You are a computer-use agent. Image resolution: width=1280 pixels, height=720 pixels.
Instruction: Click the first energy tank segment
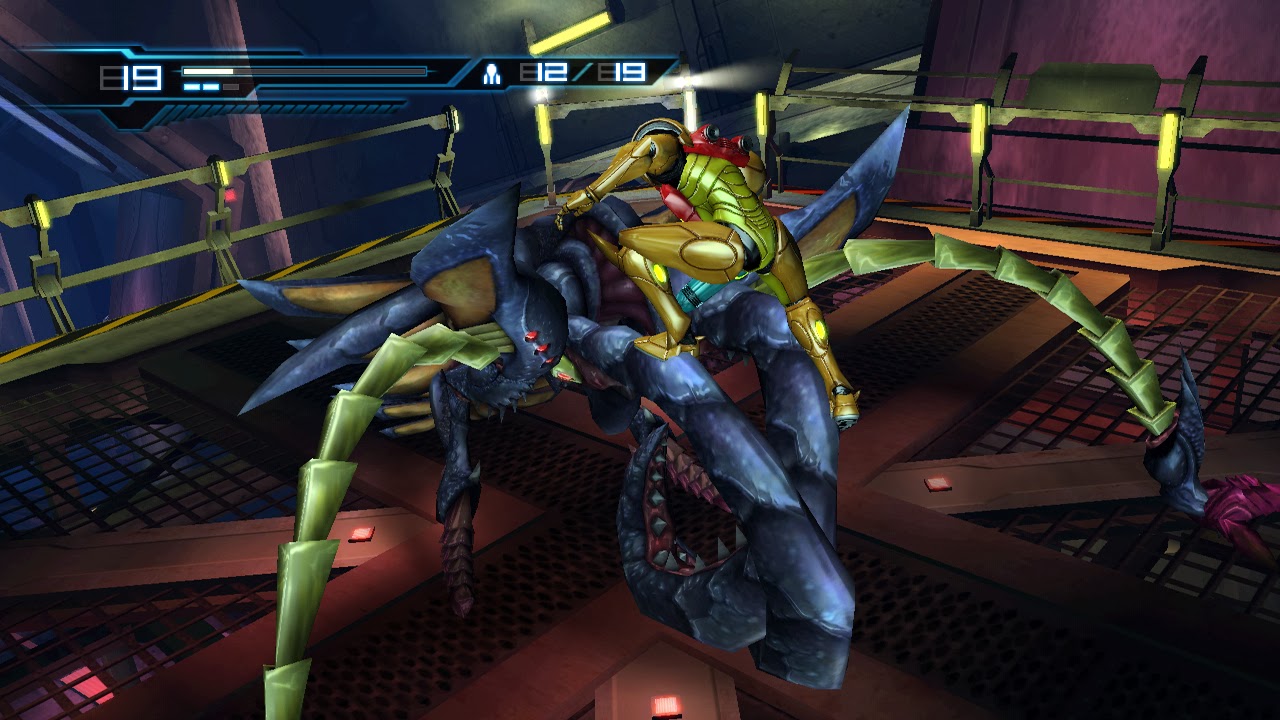click(192, 87)
